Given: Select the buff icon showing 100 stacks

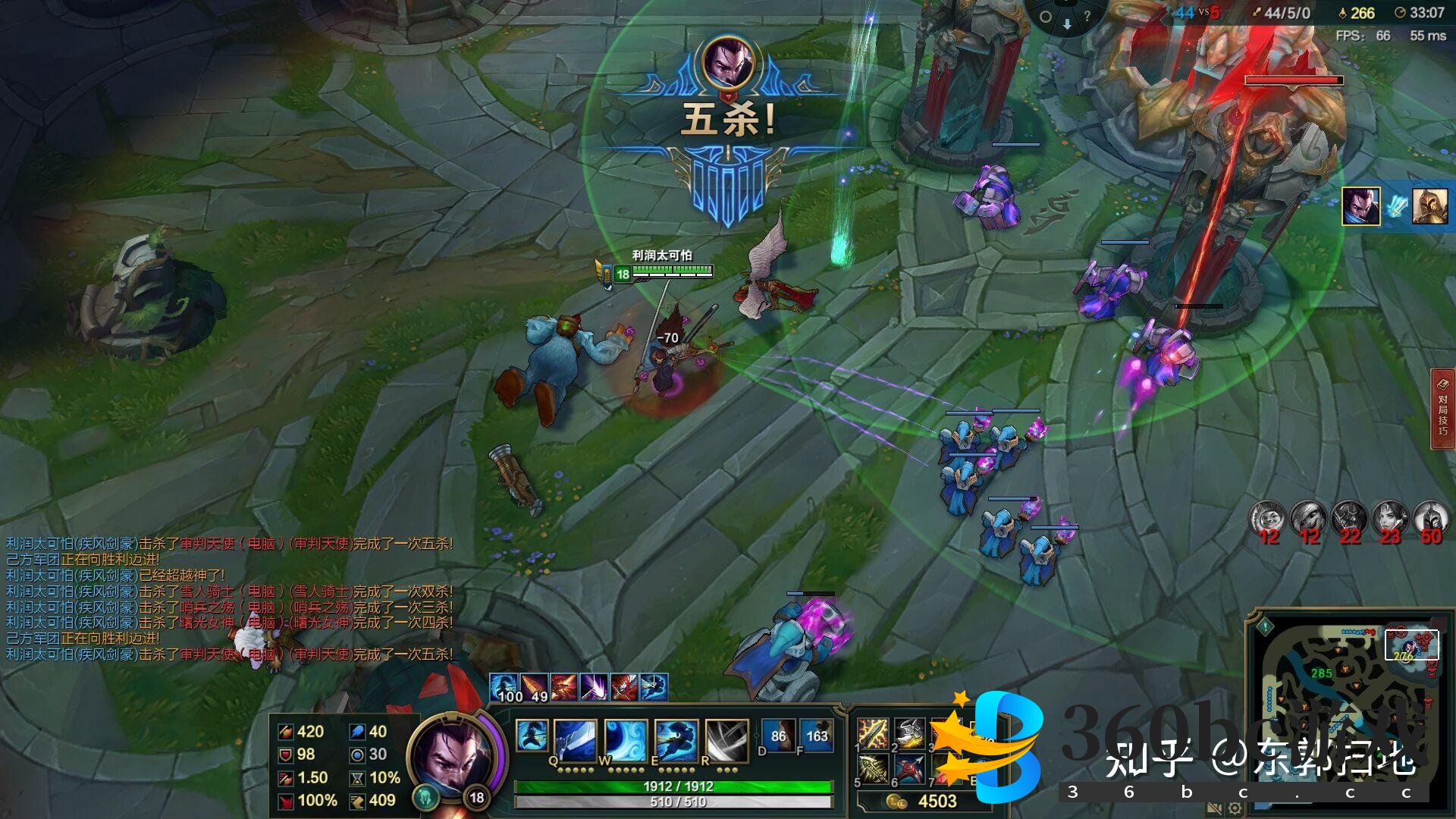Looking at the screenshot, I should [504, 687].
